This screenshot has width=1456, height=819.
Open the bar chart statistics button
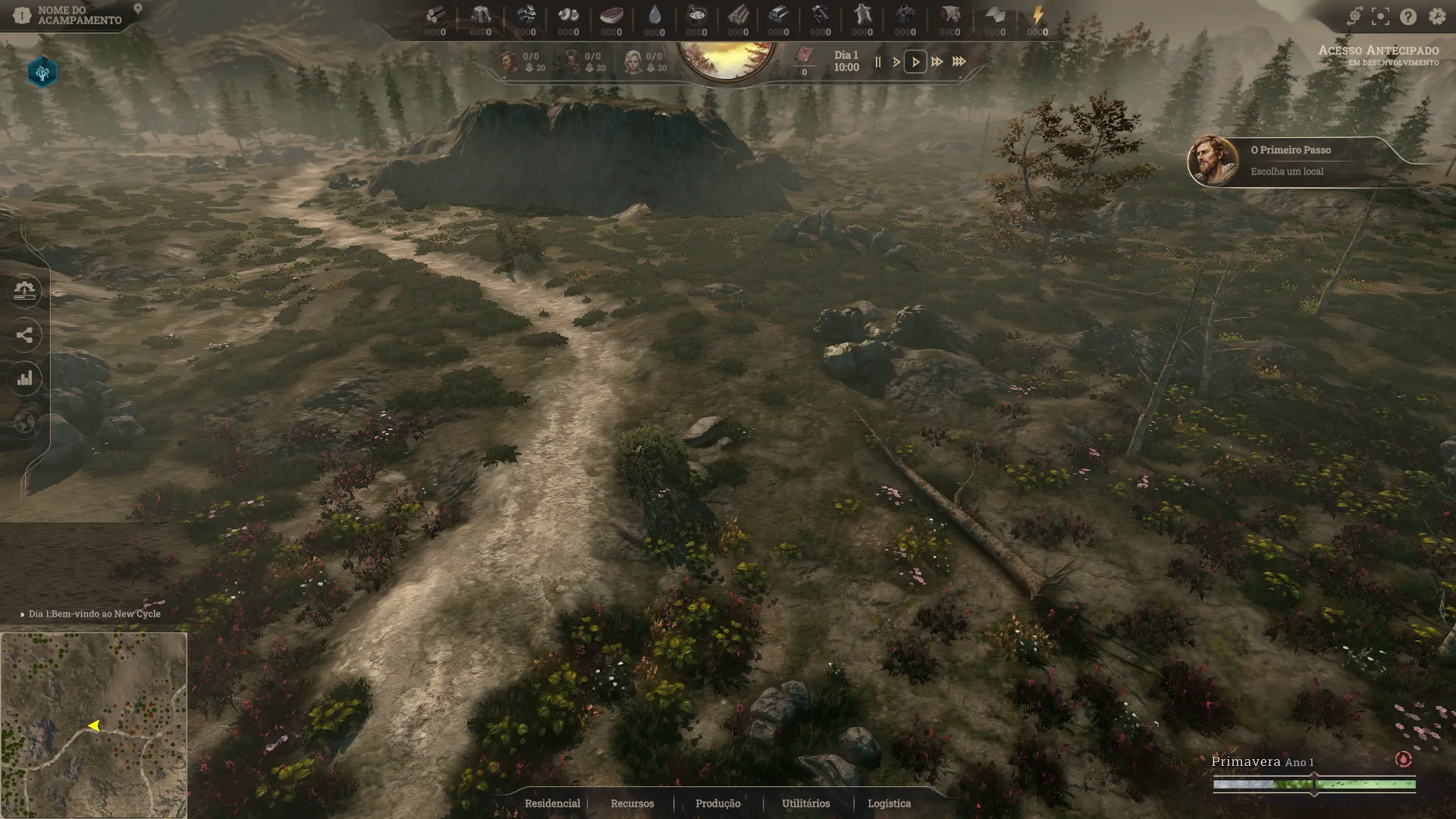click(x=25, y=378)
